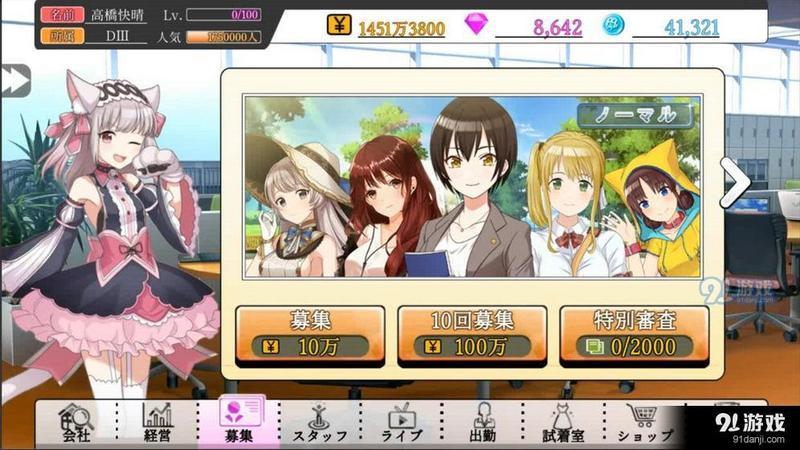Tap the blue coin currency counter
This screenshot has width=800, height=450.
[x=664, y=27]
